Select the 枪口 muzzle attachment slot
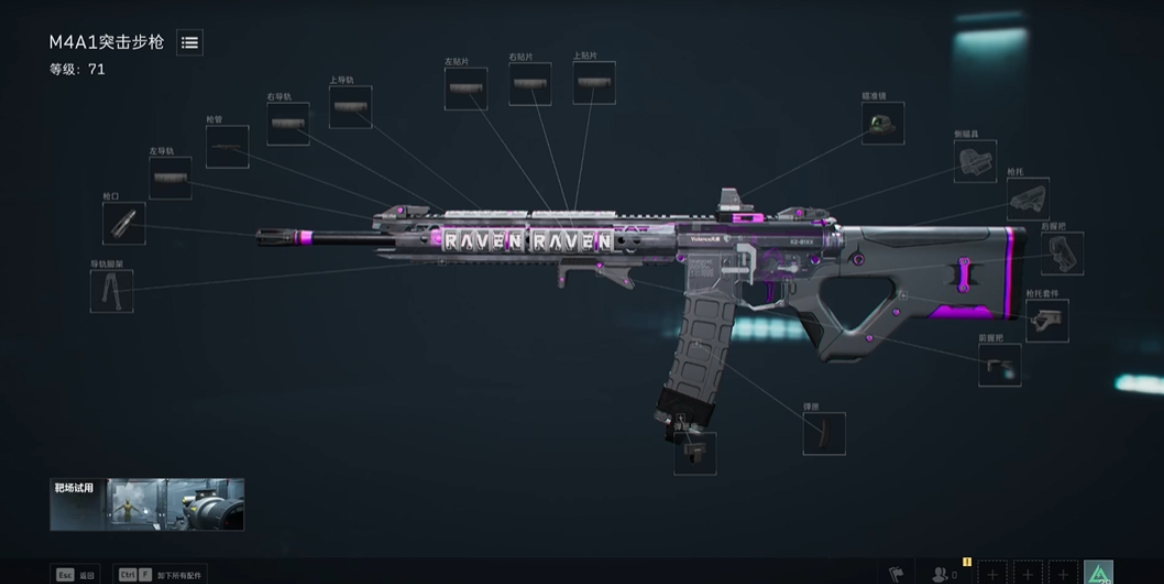 124,223
